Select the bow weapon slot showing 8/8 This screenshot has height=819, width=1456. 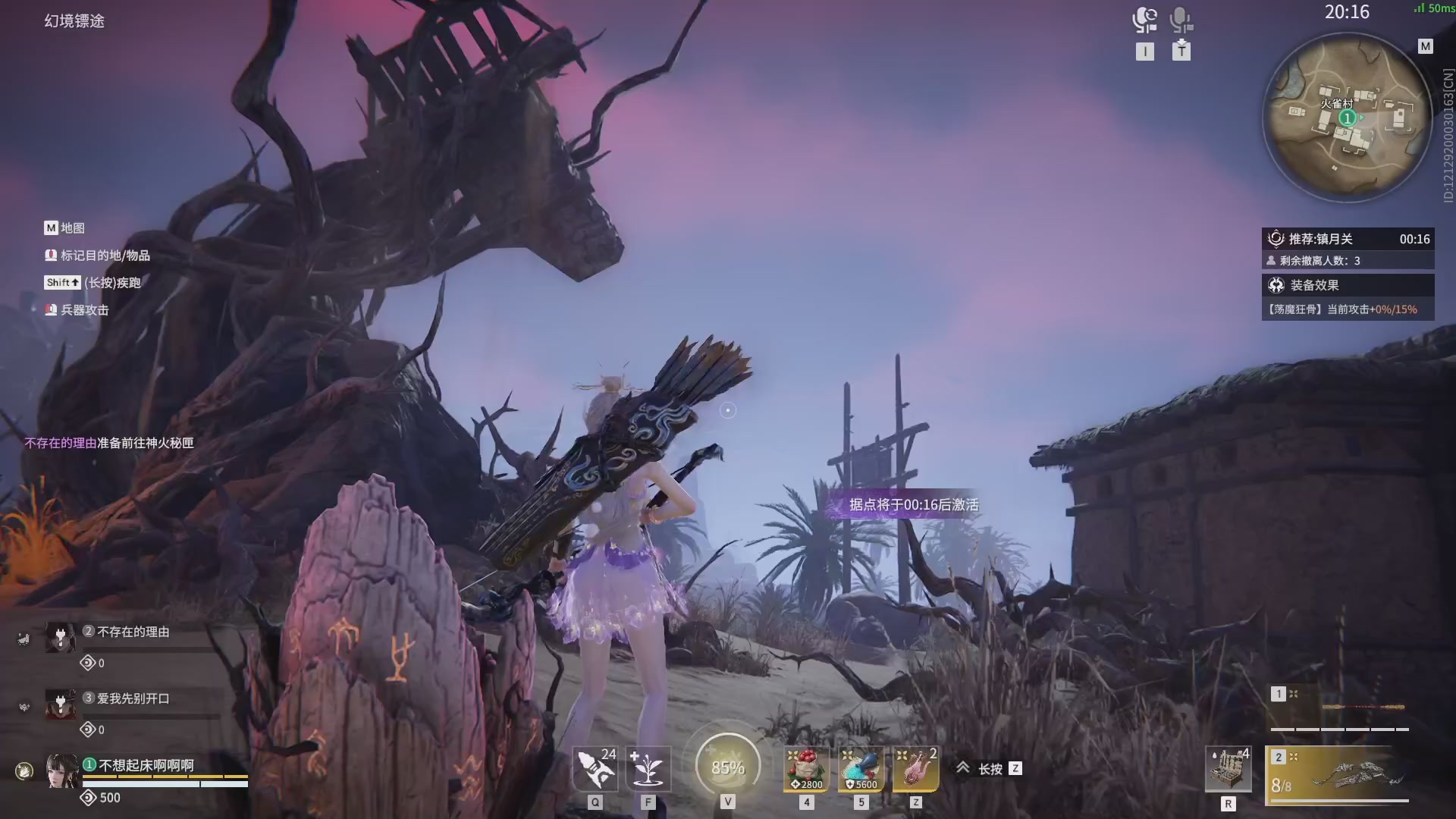[1339, 775]
